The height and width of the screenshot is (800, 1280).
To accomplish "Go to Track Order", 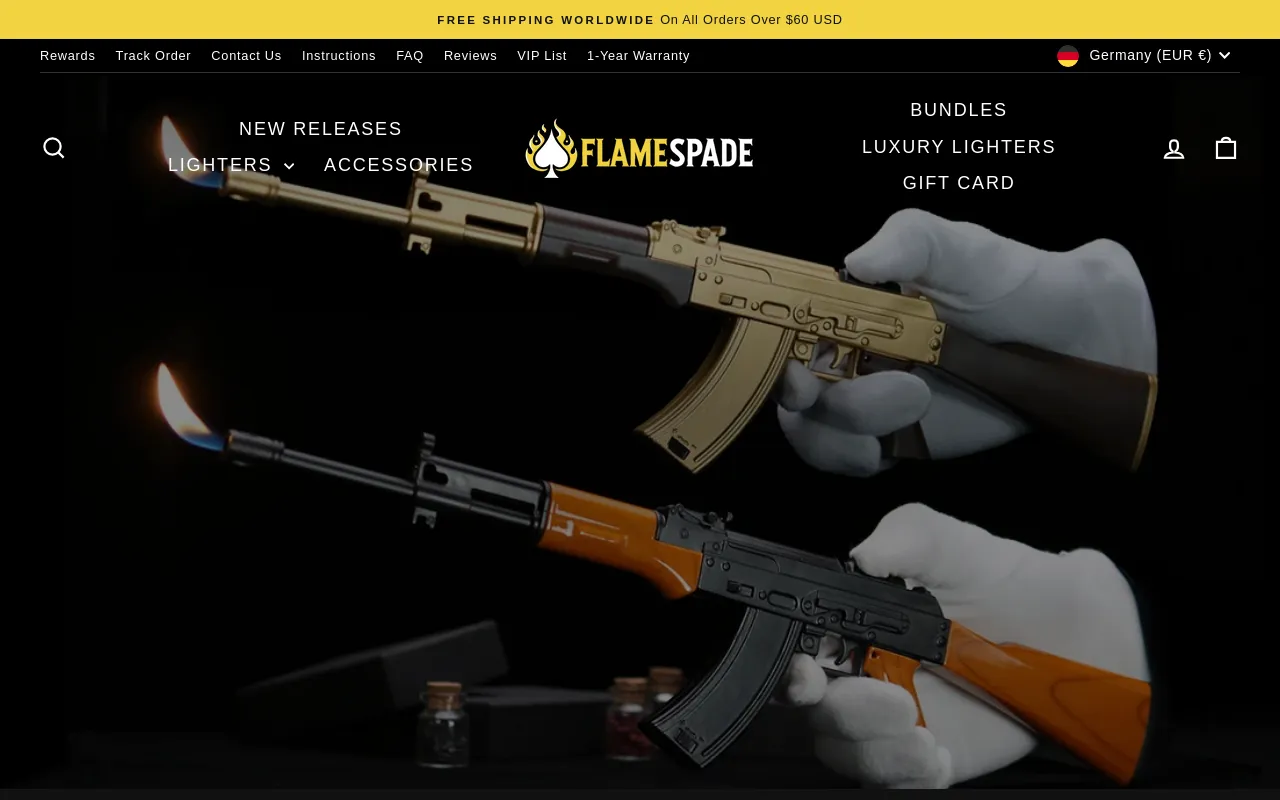I will tap(153, 56).
